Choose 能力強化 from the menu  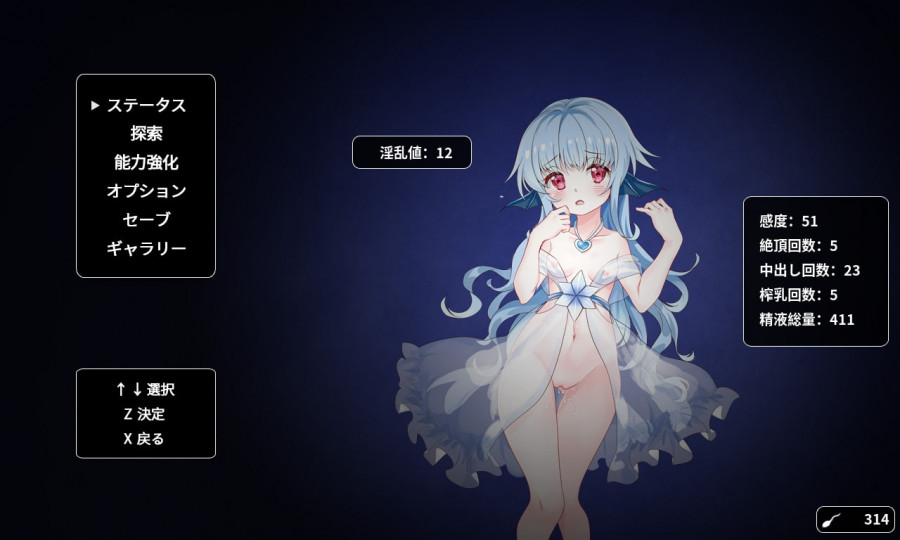pos(146,162)
